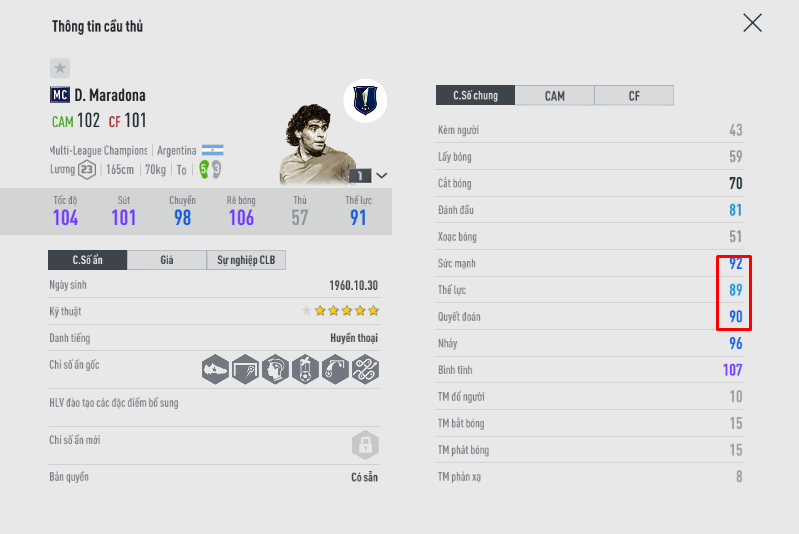Open the Giá tab
The image size is (799, 534).
(167, 260)
